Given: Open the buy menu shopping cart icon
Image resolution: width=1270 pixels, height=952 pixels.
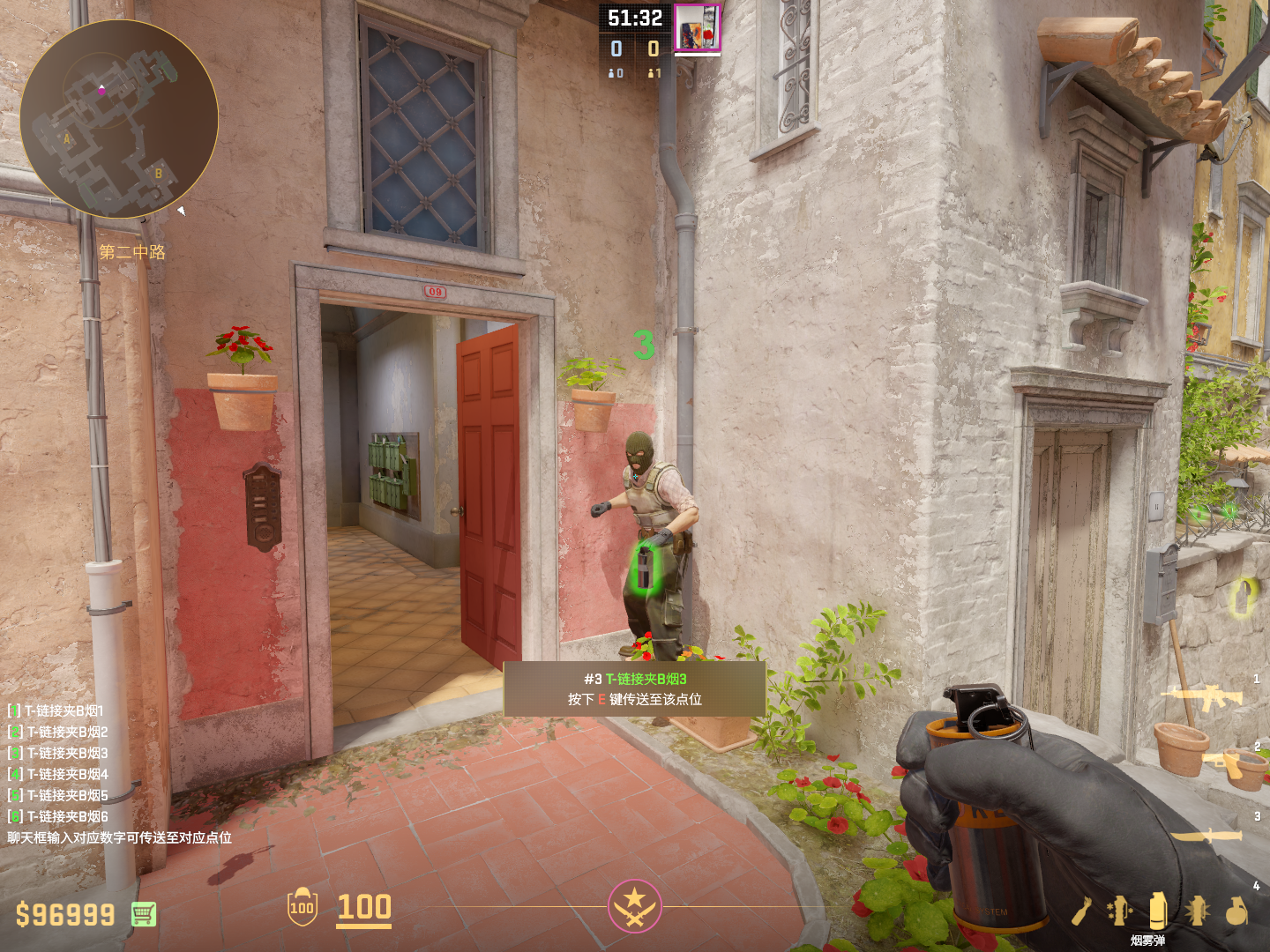Looking at the screenshot, I should point(144,914).
